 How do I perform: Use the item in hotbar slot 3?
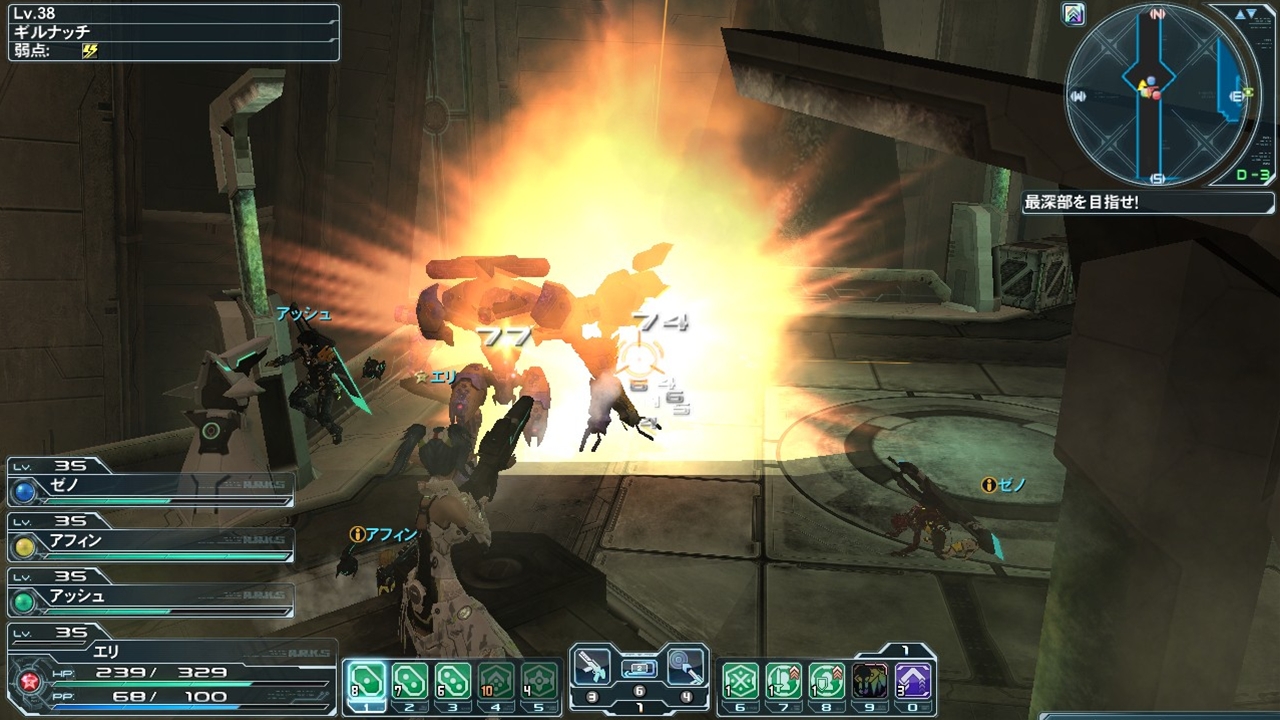click(x=453, y=682)
